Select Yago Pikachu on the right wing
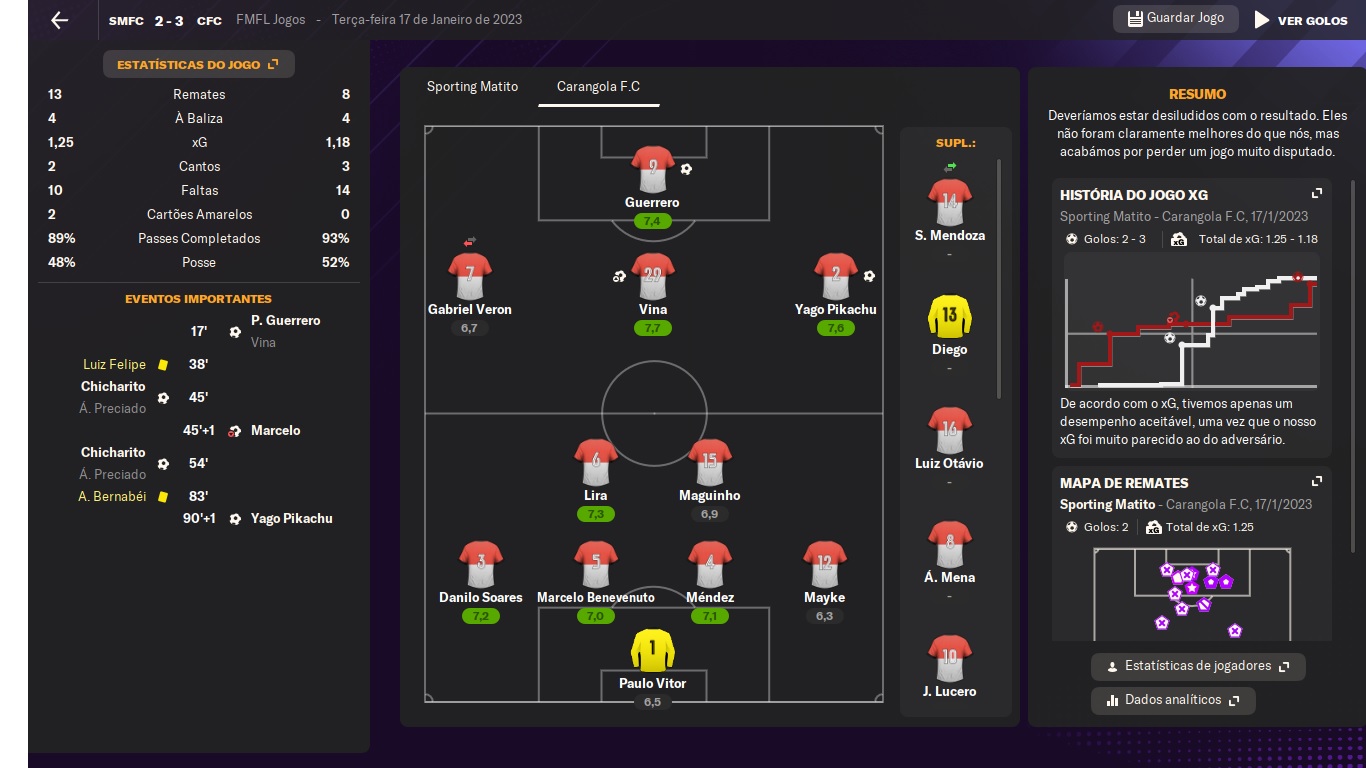 (x=836, y=276)
